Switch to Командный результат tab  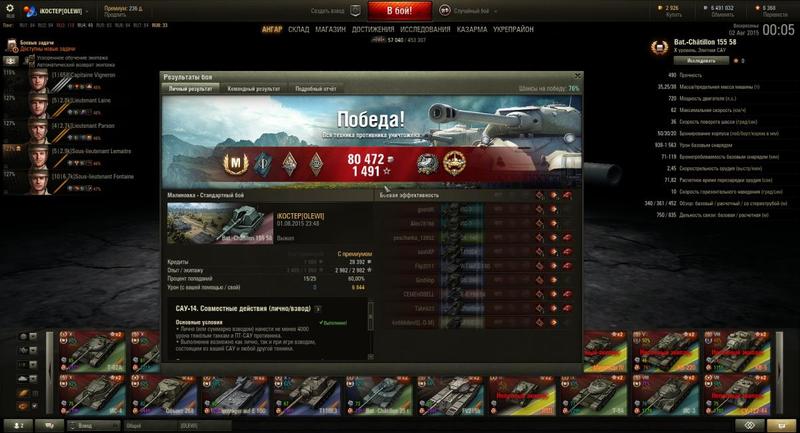click(254, 89)
